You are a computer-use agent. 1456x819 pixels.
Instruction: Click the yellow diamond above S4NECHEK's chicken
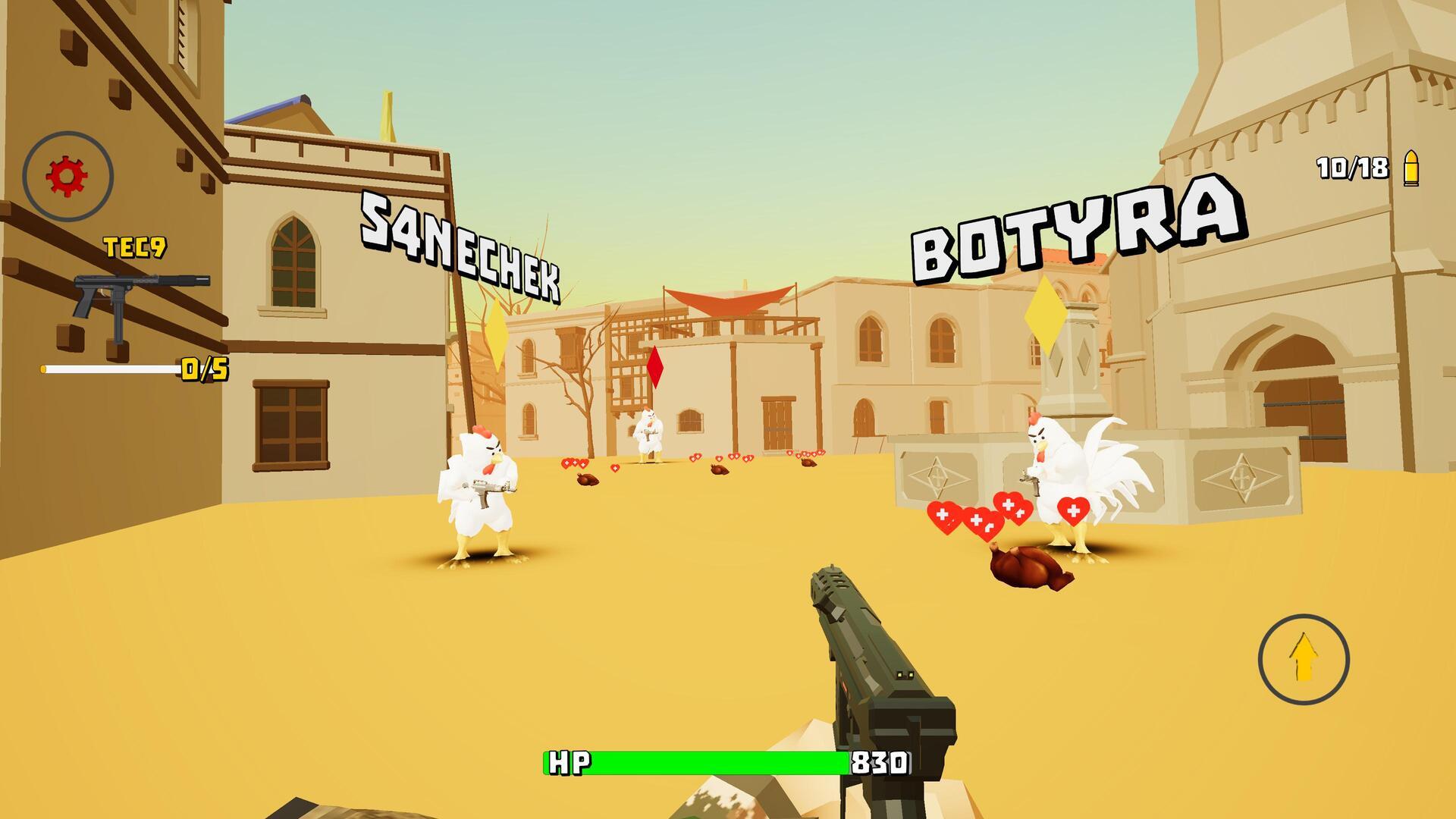click(x=497, y=334)
